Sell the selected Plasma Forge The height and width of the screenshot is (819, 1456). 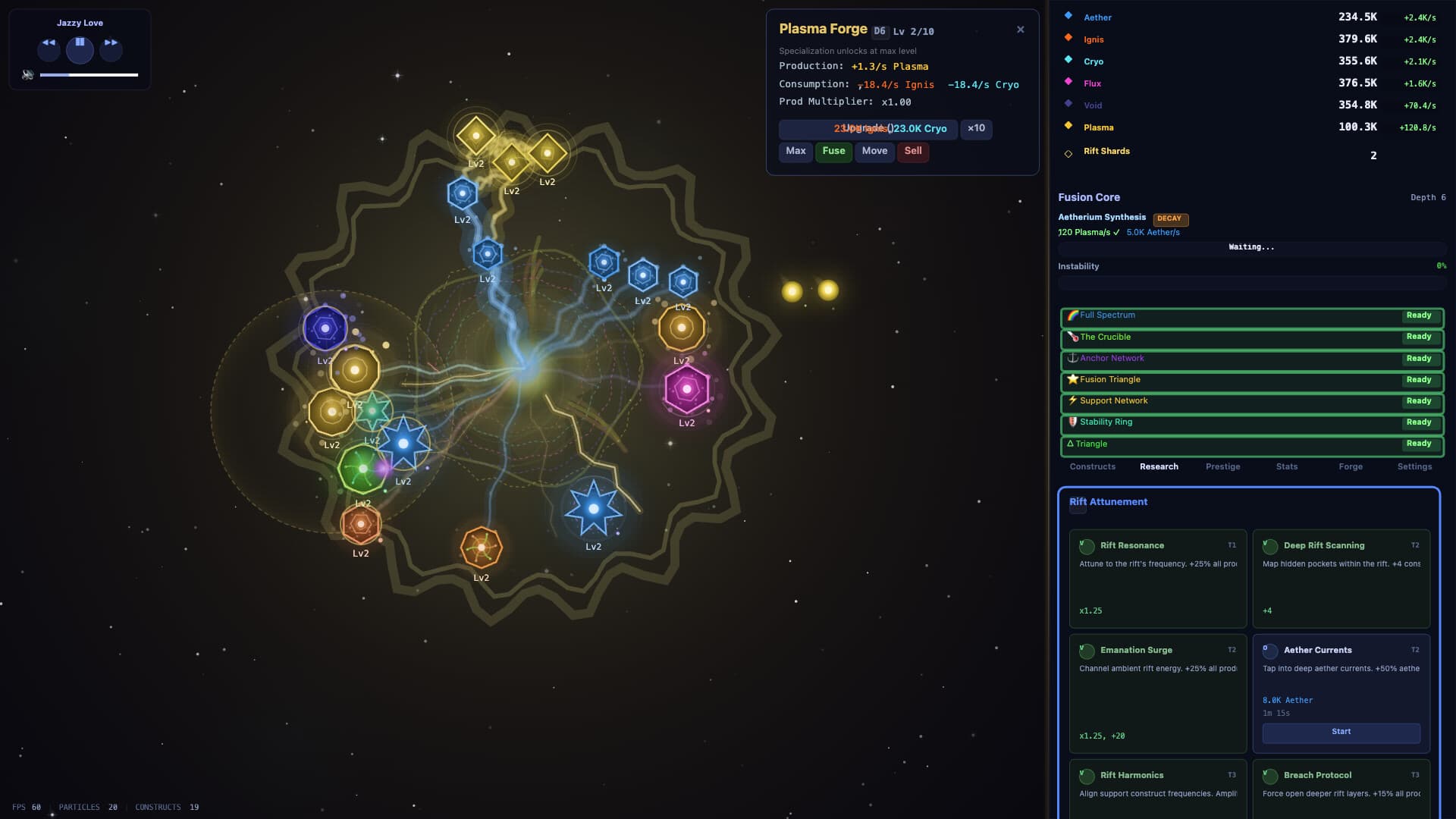click(x=913, y=151)
